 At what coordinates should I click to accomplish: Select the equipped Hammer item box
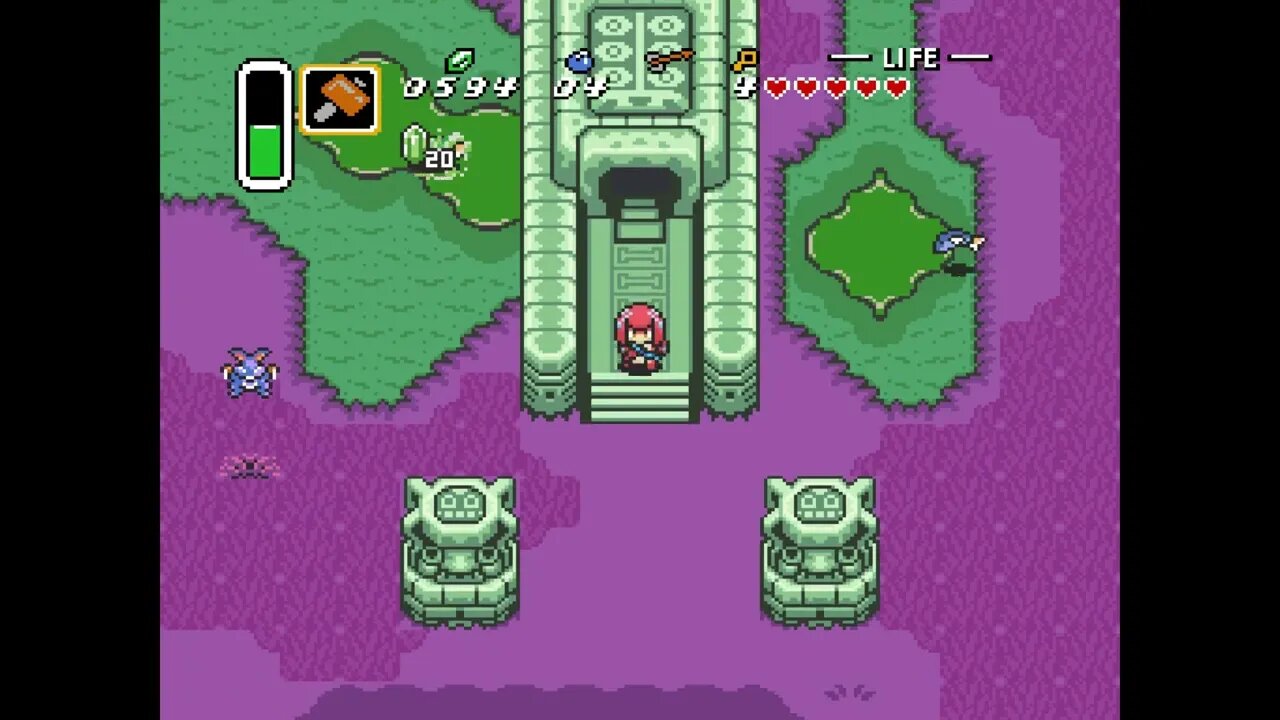pyautogui.click(x=340, y=97)
